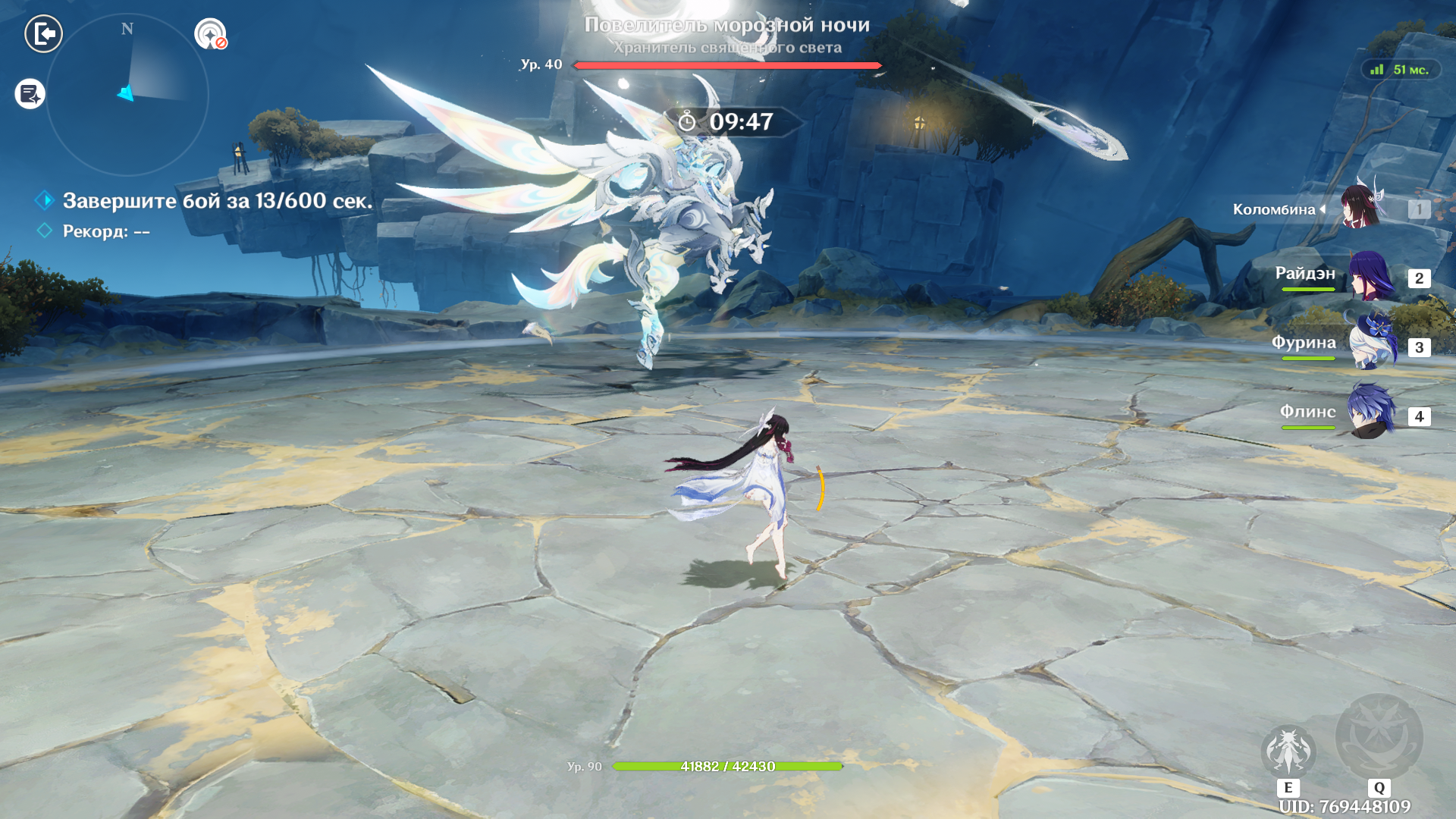Switch to party member Фурина

pos(1370,346)
